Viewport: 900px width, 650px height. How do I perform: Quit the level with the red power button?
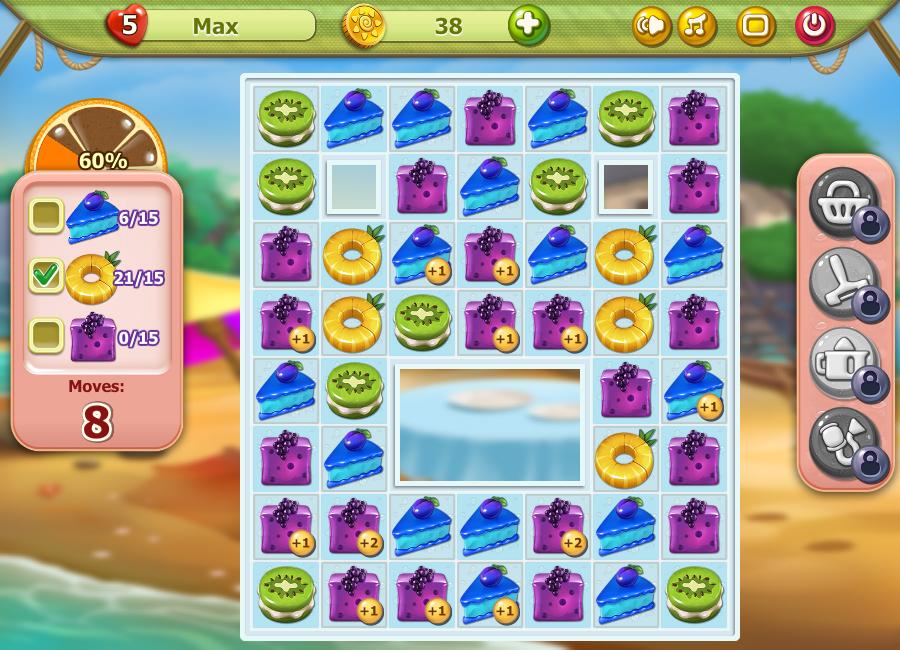pyautogui.click(x=815, y=26)
